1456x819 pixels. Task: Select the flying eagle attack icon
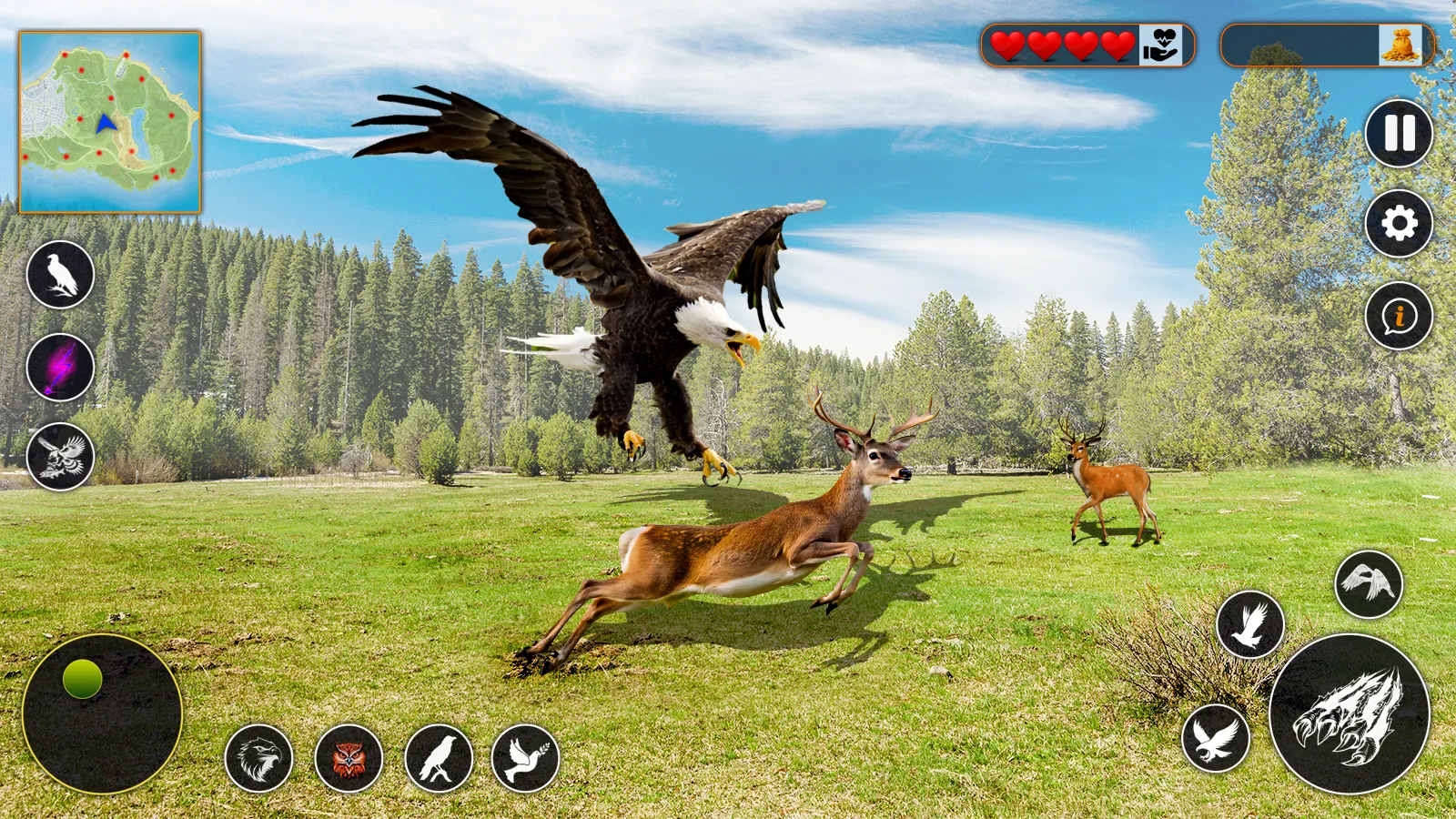(x=63, y=455)
